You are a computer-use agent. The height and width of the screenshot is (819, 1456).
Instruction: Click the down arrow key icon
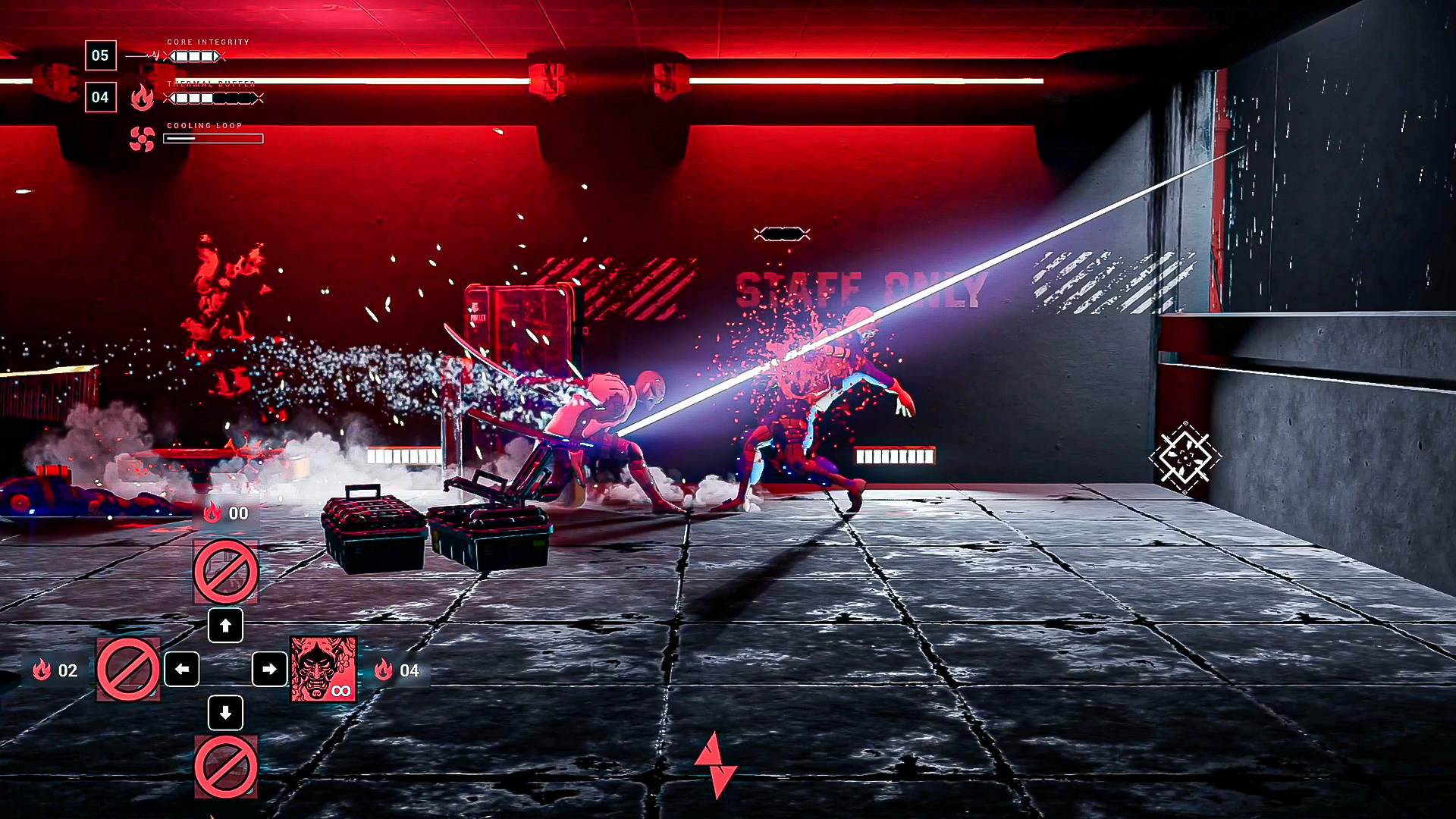(x=225, y=714)
